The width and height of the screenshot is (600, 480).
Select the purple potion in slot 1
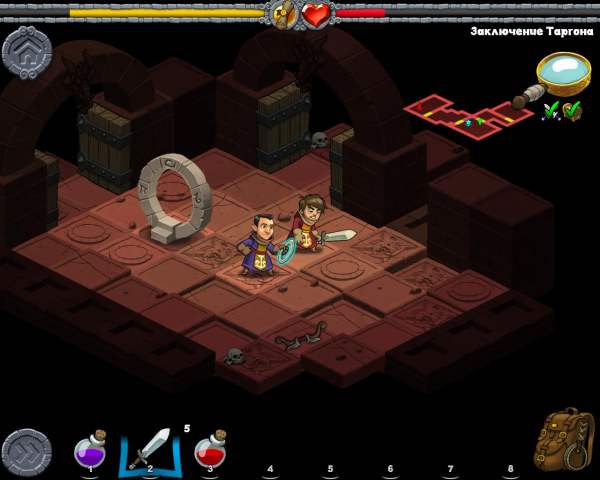click(91, 449)
